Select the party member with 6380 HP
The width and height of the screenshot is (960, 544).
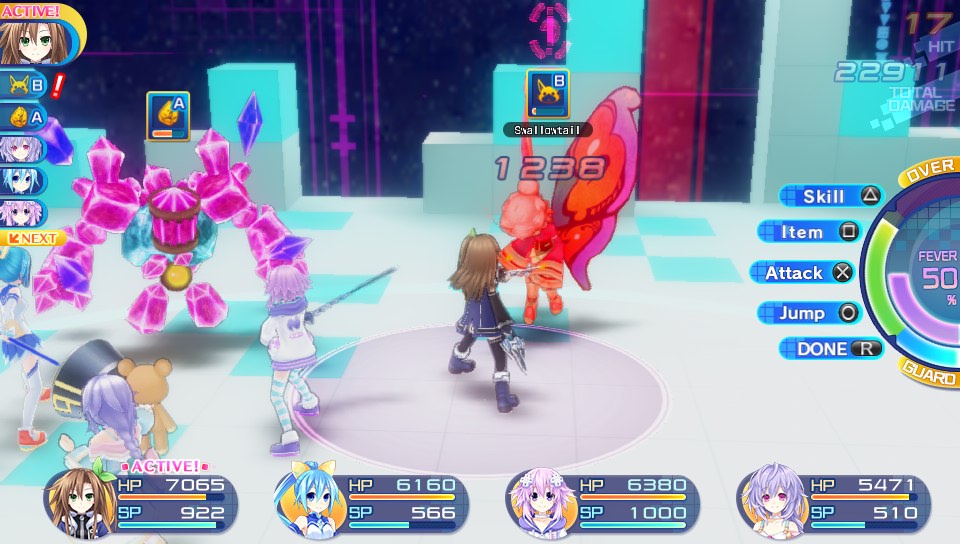point(602,499)
